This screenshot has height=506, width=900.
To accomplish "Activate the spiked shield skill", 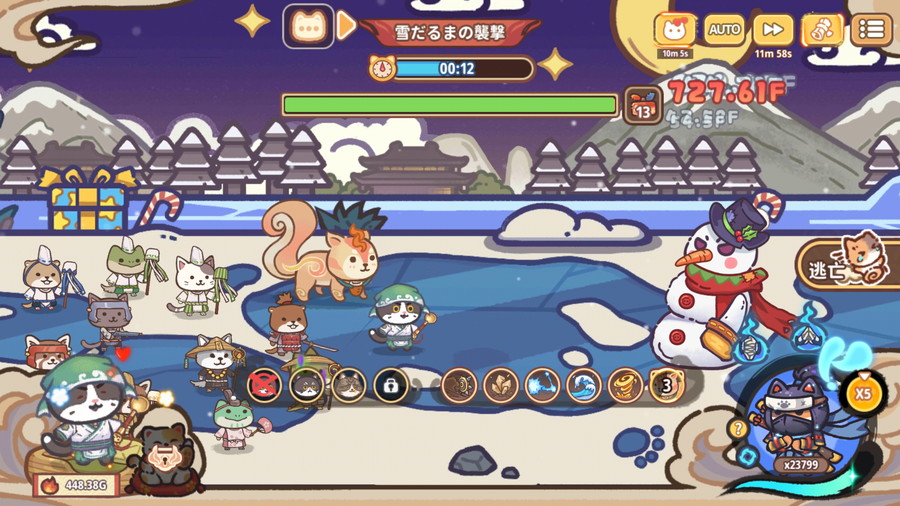I will [458, 385].
